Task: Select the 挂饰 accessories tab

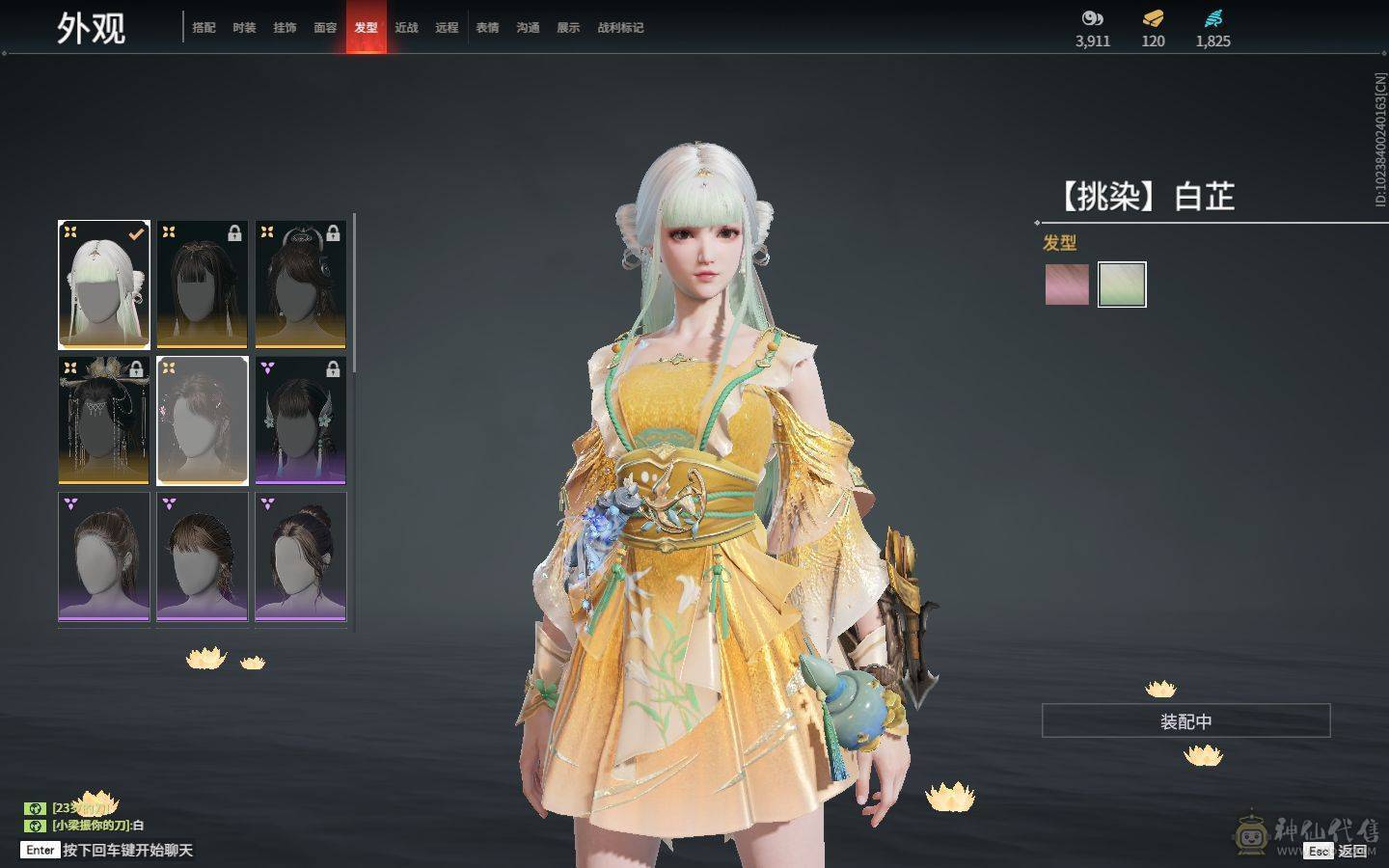Action: 285,28
